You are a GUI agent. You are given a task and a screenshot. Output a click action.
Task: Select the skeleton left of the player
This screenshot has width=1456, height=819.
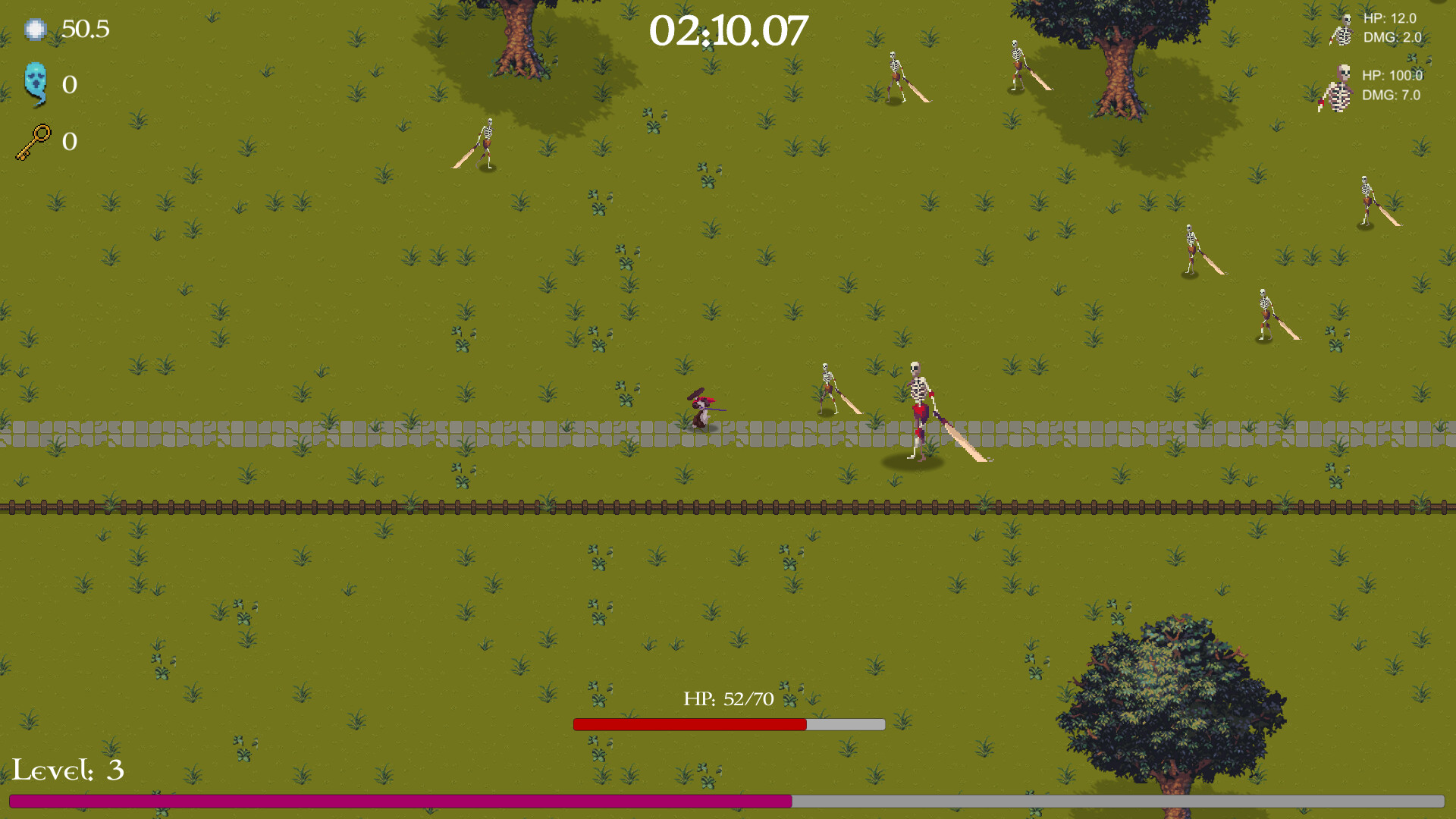(x=827, y=387)
